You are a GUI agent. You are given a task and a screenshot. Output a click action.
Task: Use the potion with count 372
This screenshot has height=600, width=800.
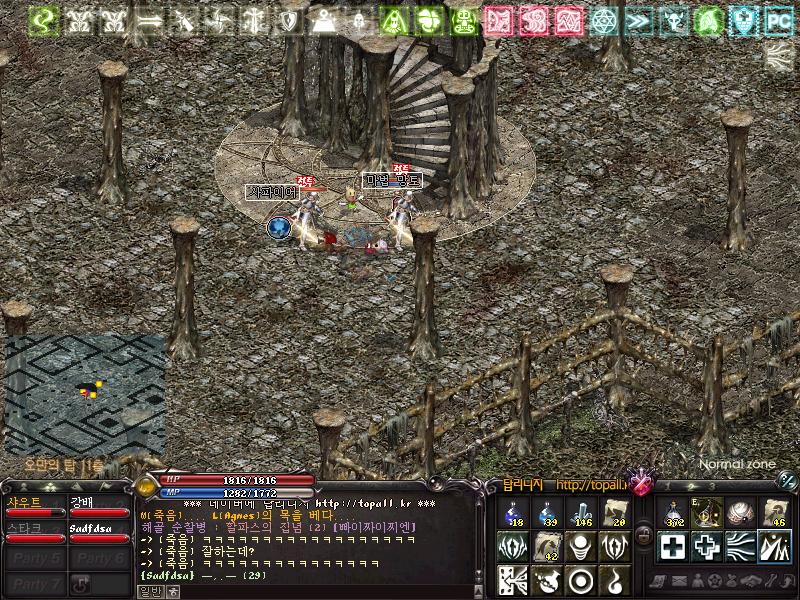pos(674,513)
